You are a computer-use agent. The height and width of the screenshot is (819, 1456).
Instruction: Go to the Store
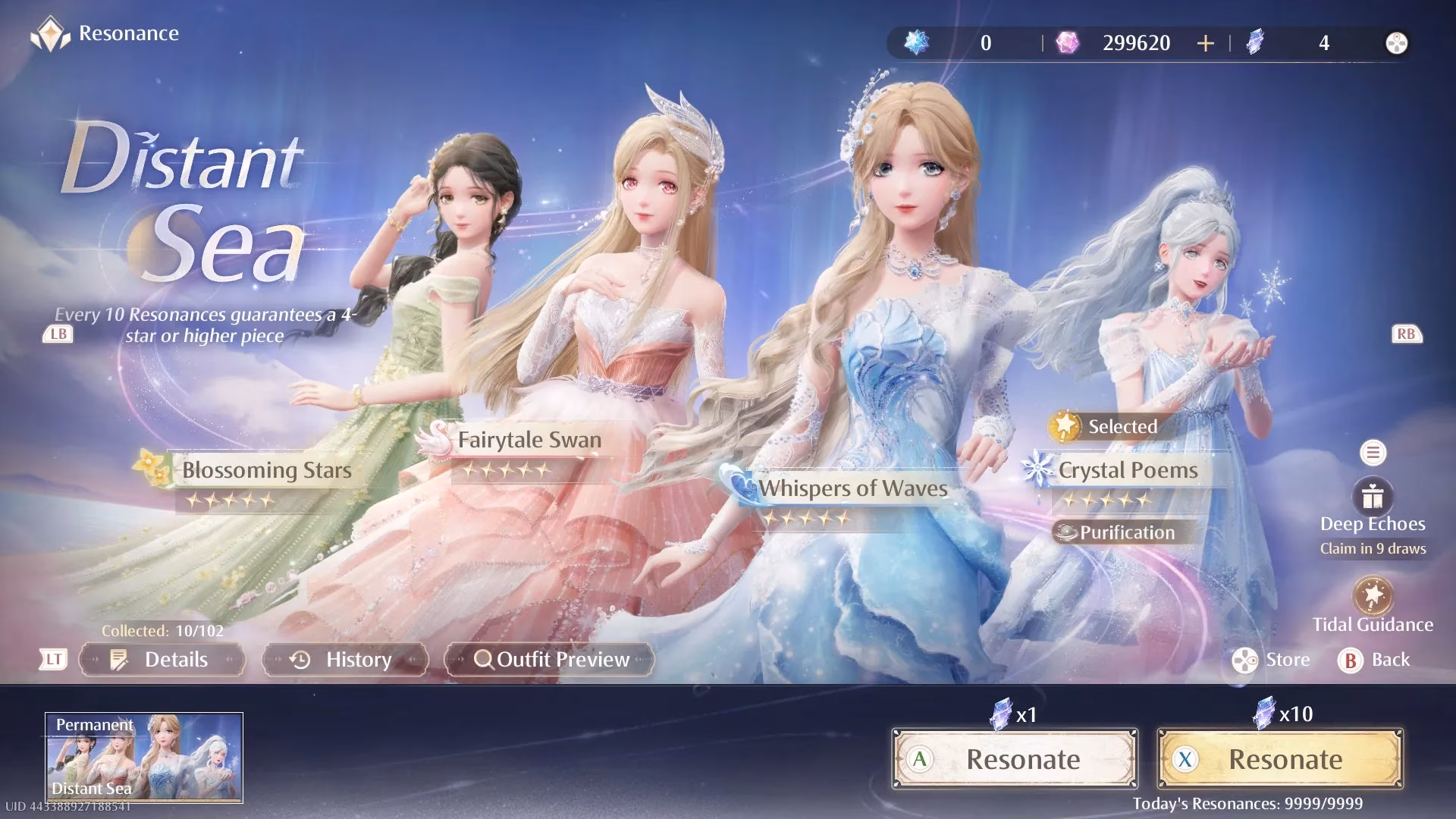(1272, 660)
